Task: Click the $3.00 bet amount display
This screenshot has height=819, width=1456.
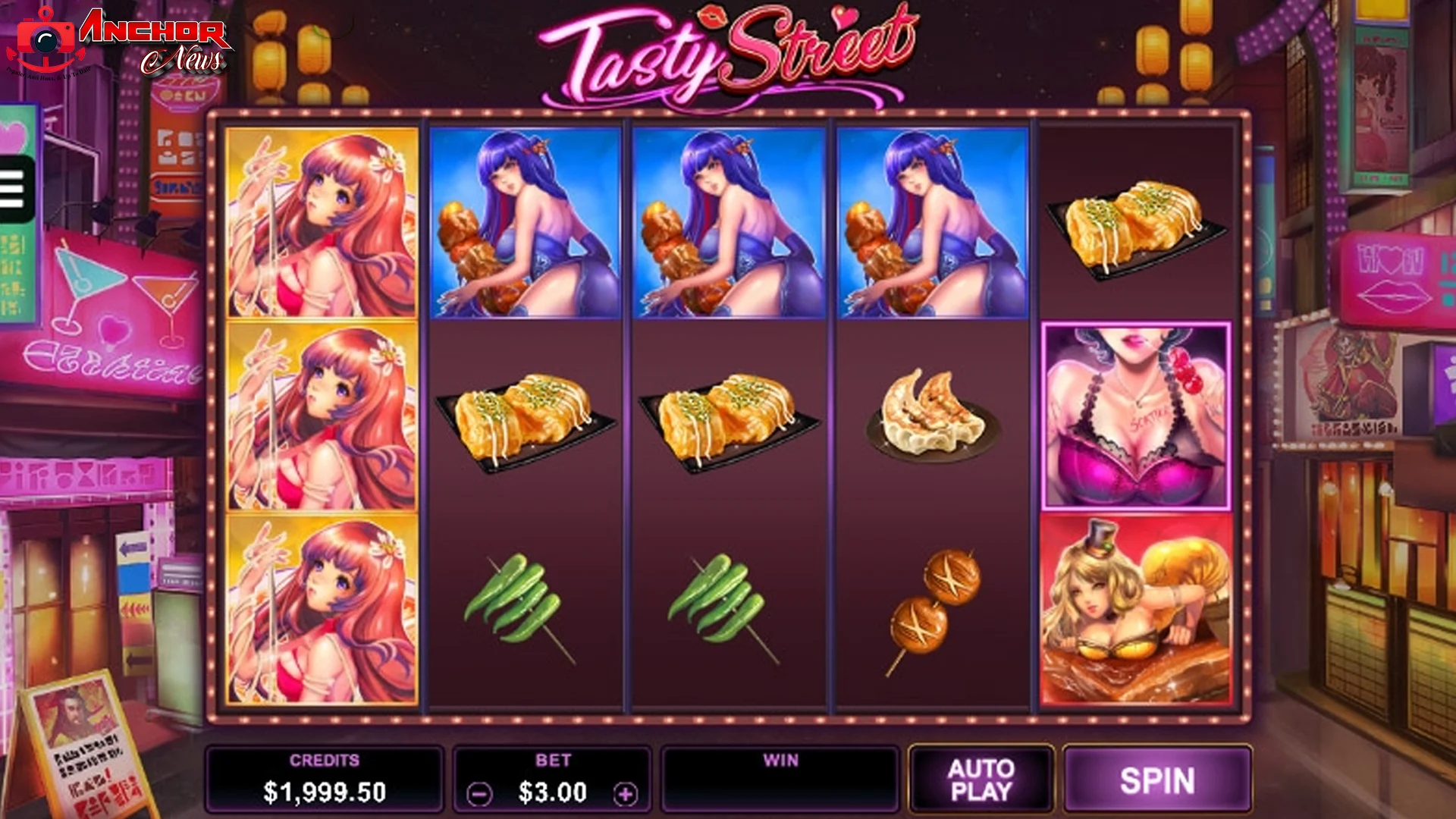Action: (554, 792)
